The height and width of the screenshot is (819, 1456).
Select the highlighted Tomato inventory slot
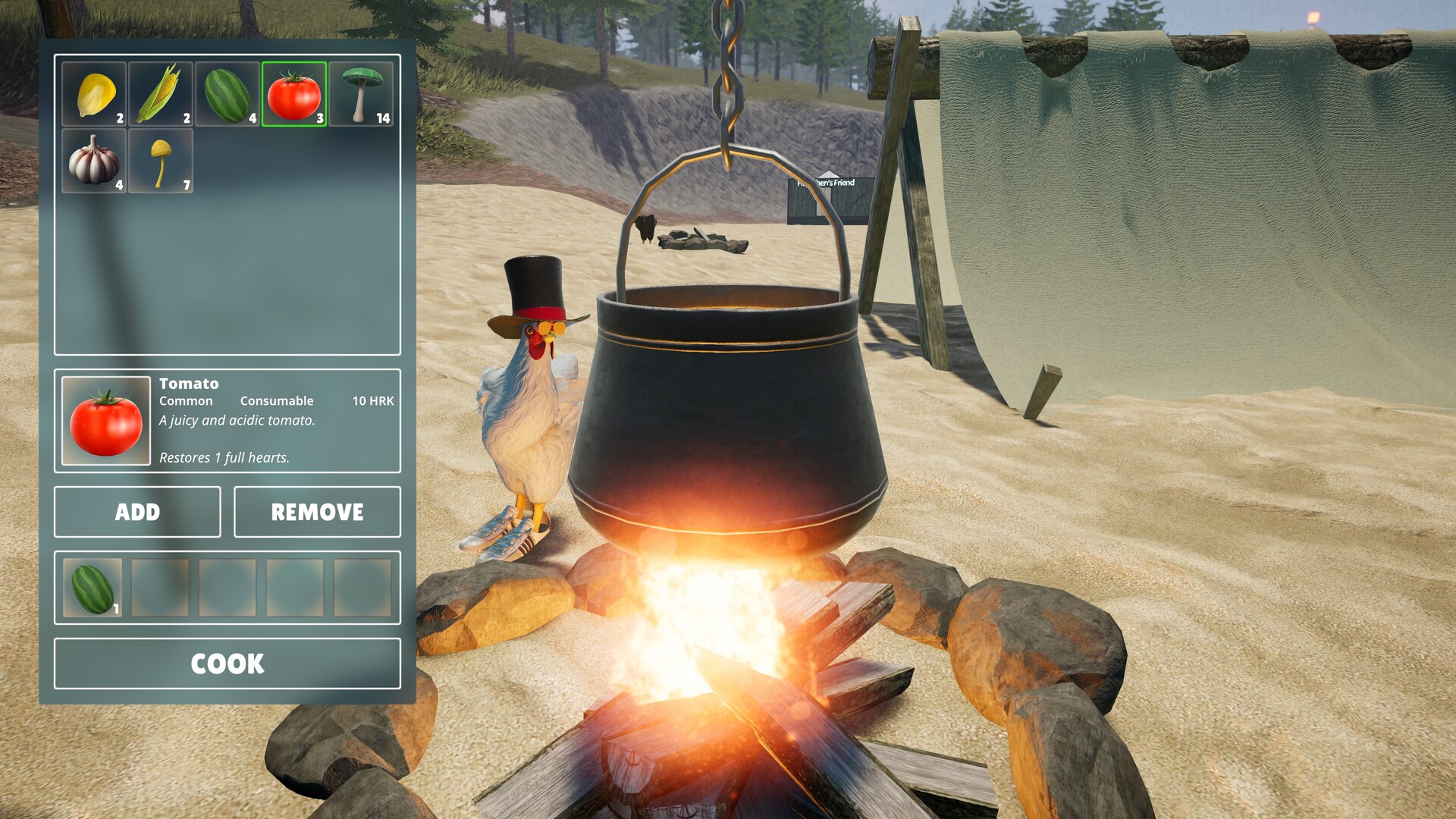click(x=293, y=95)
